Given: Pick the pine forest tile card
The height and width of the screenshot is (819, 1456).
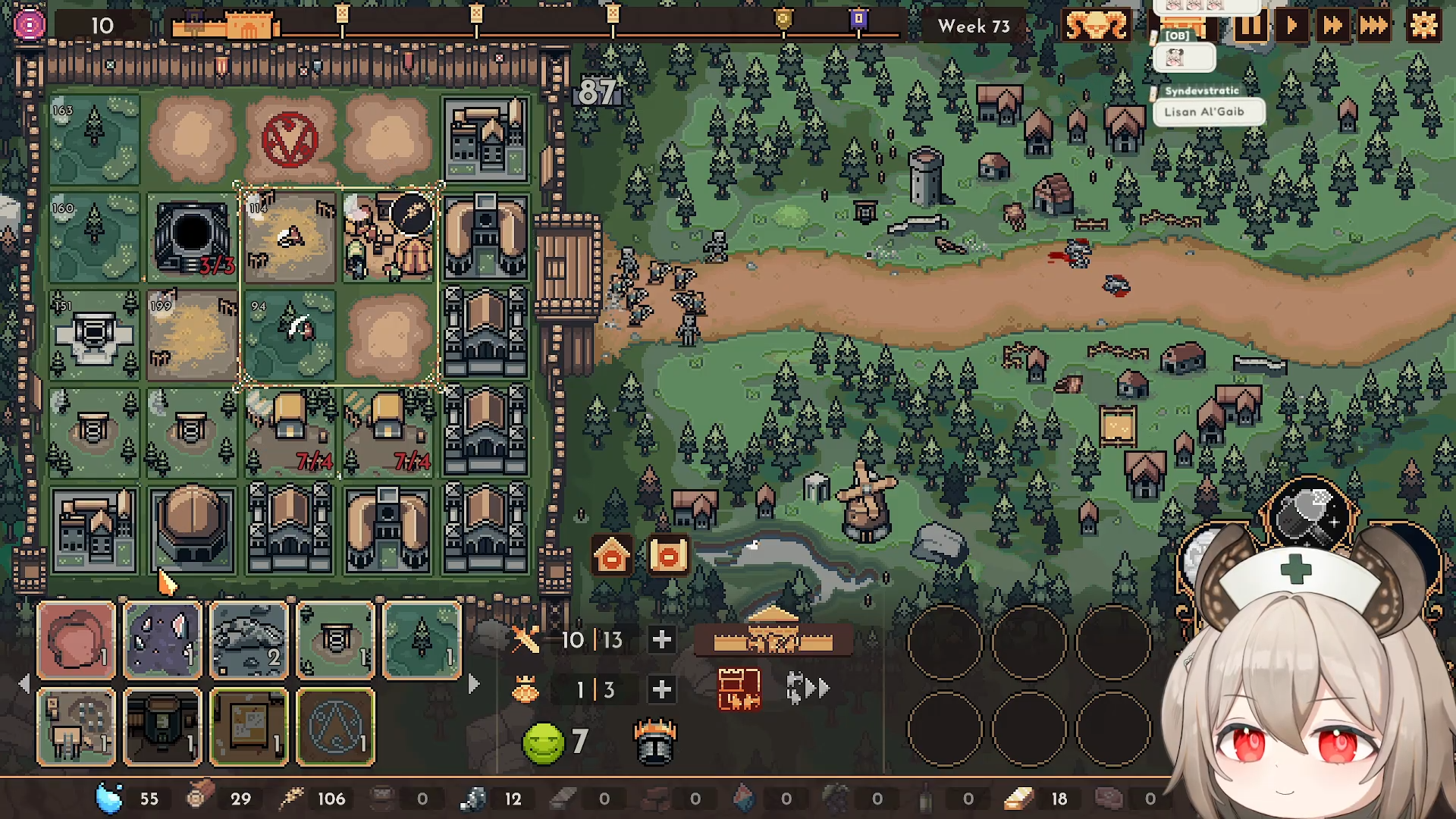Looking at the screenshot, I should (422, 639).
